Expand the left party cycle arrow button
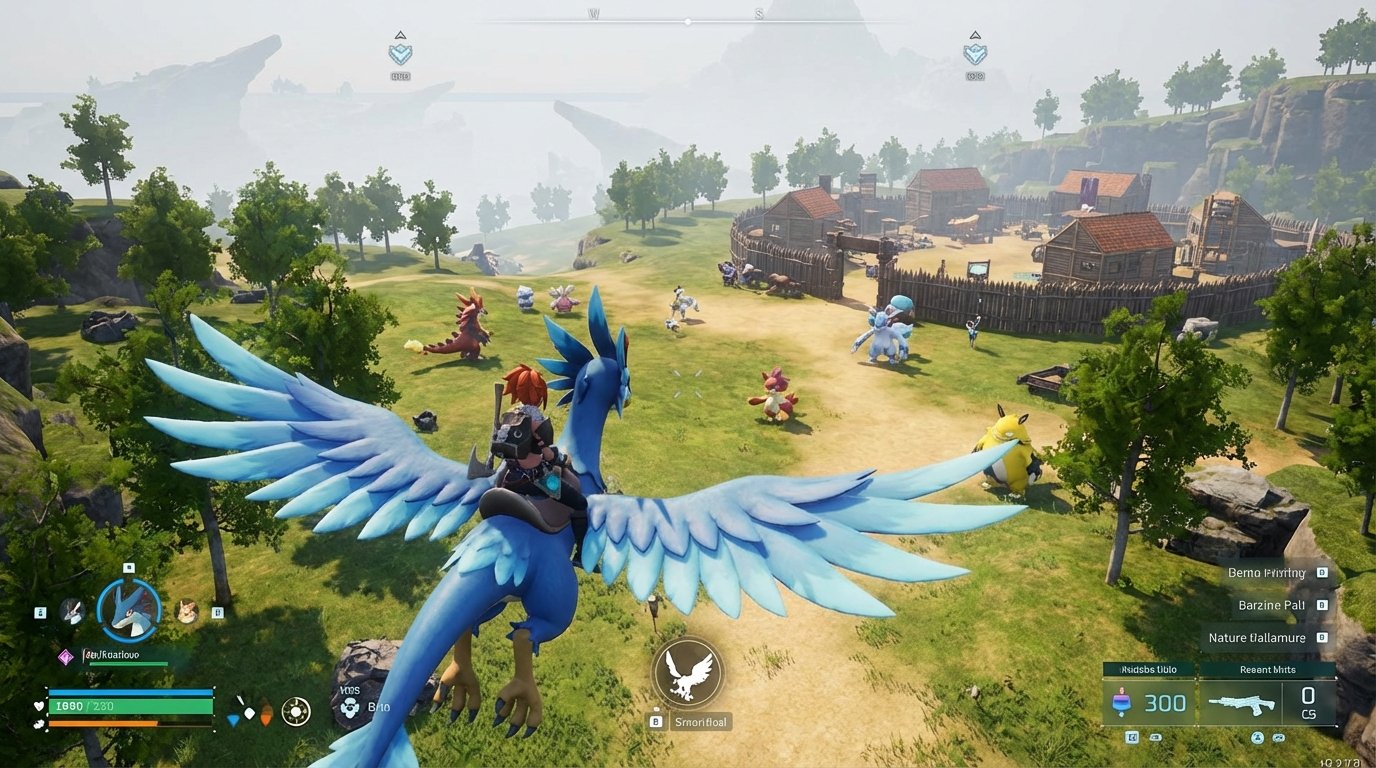1376x768 pixels. click(39, 612)
